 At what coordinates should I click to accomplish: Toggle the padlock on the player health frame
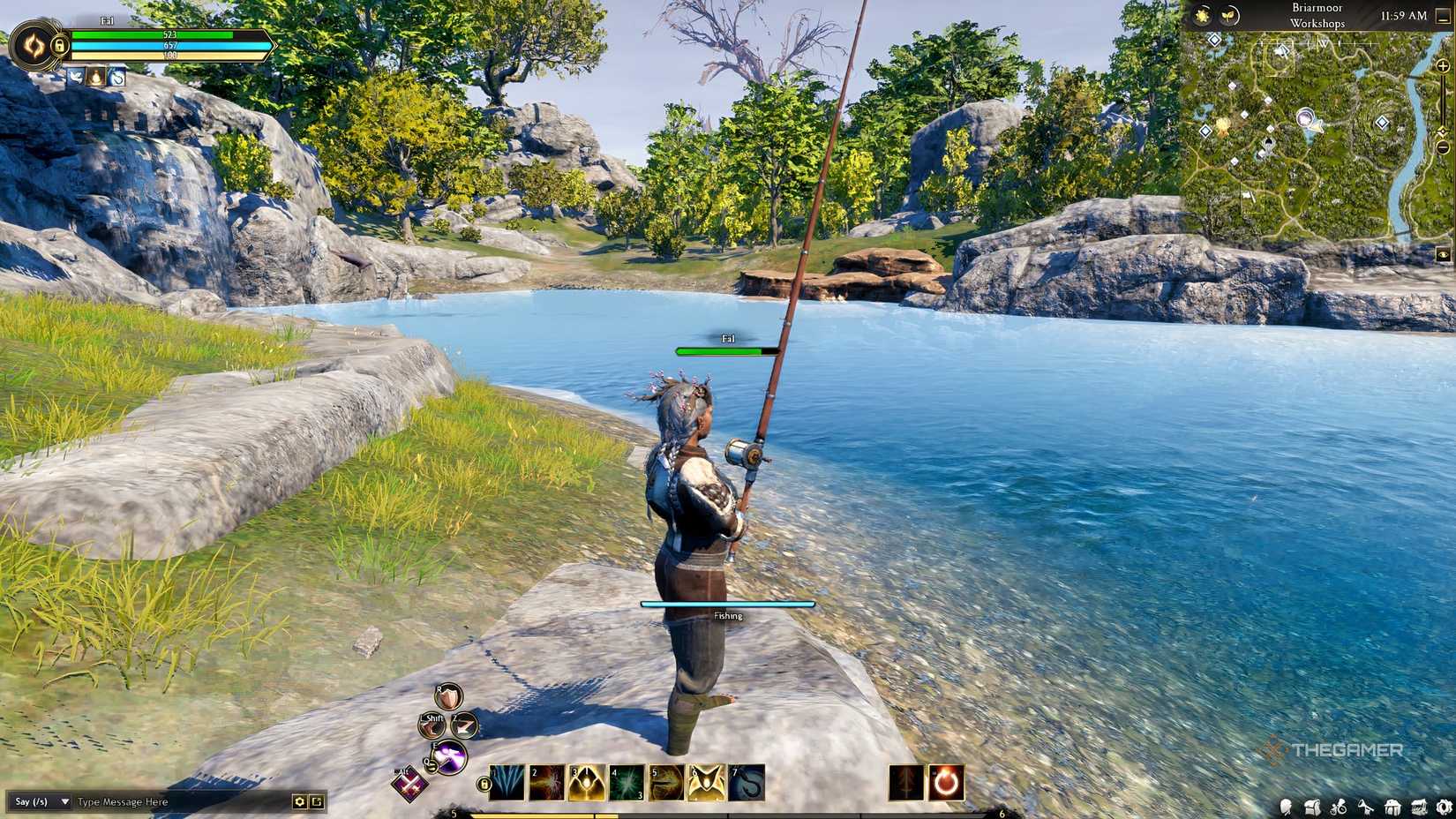[x=60, y=46]
